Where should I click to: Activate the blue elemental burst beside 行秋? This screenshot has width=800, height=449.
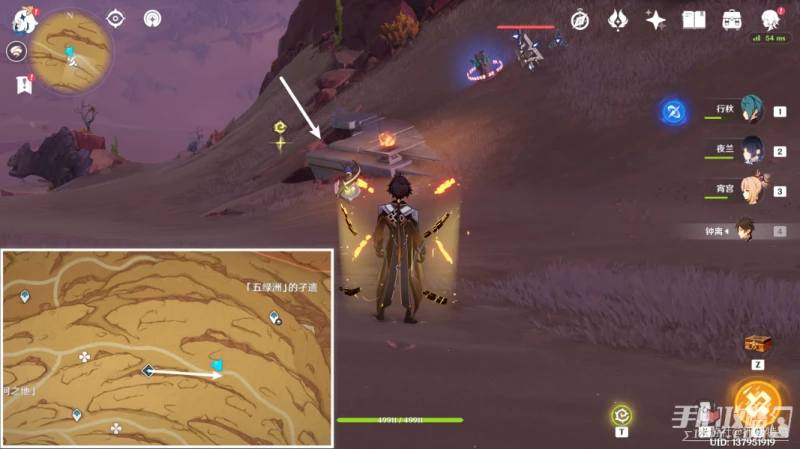coord(674,112)
